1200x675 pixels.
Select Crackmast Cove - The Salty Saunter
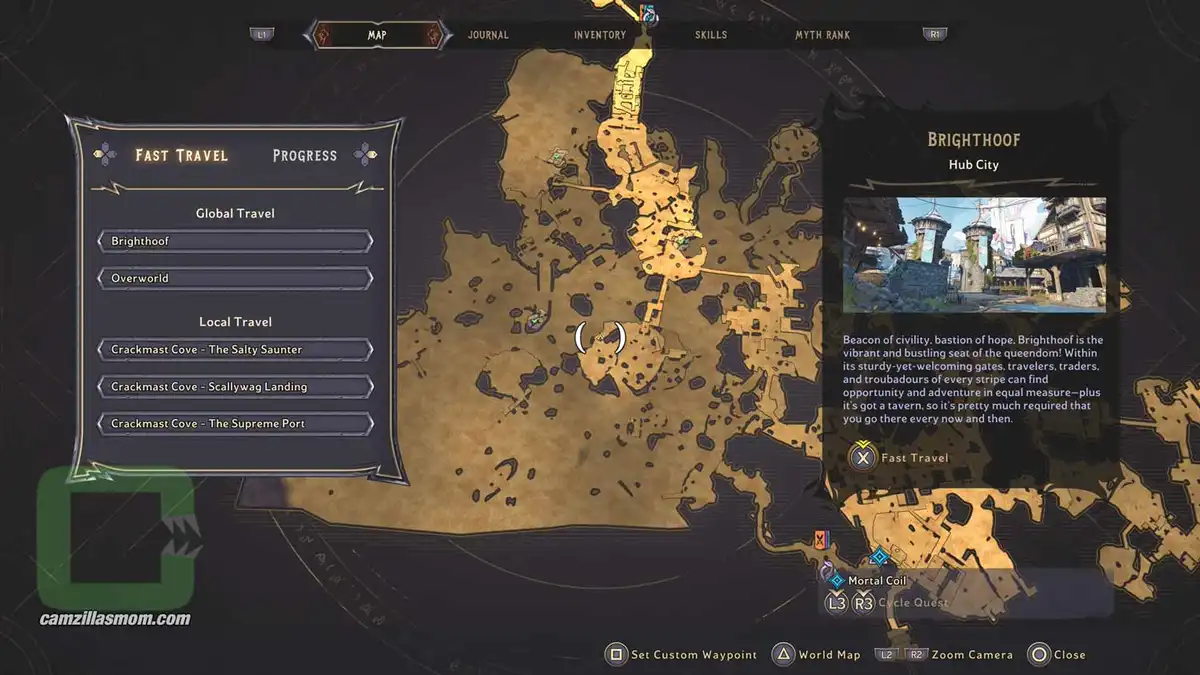235,350
